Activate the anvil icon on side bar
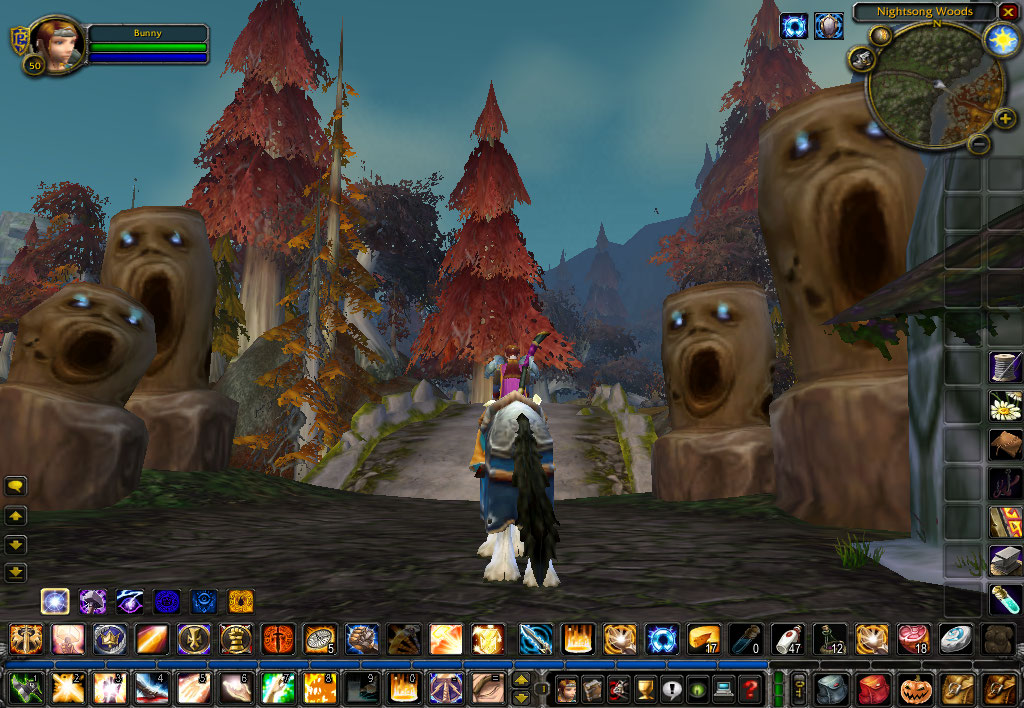Image resolution: width=1024 pixels, height=708 pixels. click(x=1005, y=561)
